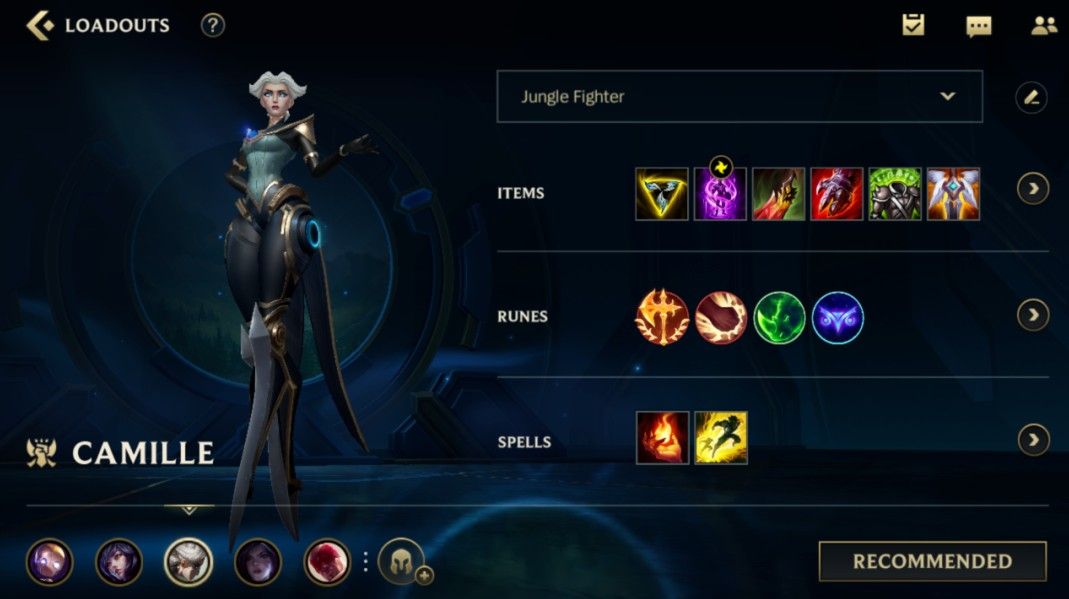Select the Smite spell icon
Viewport: 1069px width, 599px height.
(x=662, y=438)
